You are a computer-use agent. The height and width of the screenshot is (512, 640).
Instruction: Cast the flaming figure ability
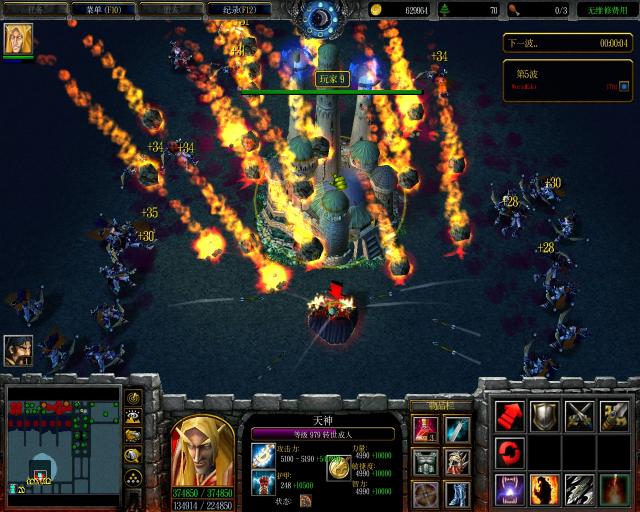point(545,489)
